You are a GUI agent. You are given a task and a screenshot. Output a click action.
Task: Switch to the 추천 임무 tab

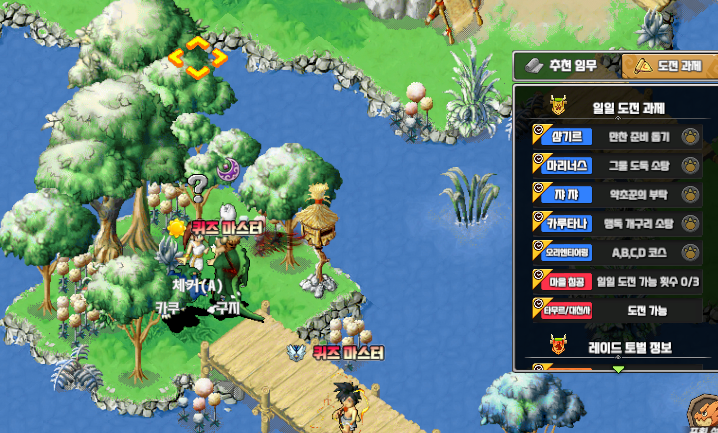coord(563,66)
